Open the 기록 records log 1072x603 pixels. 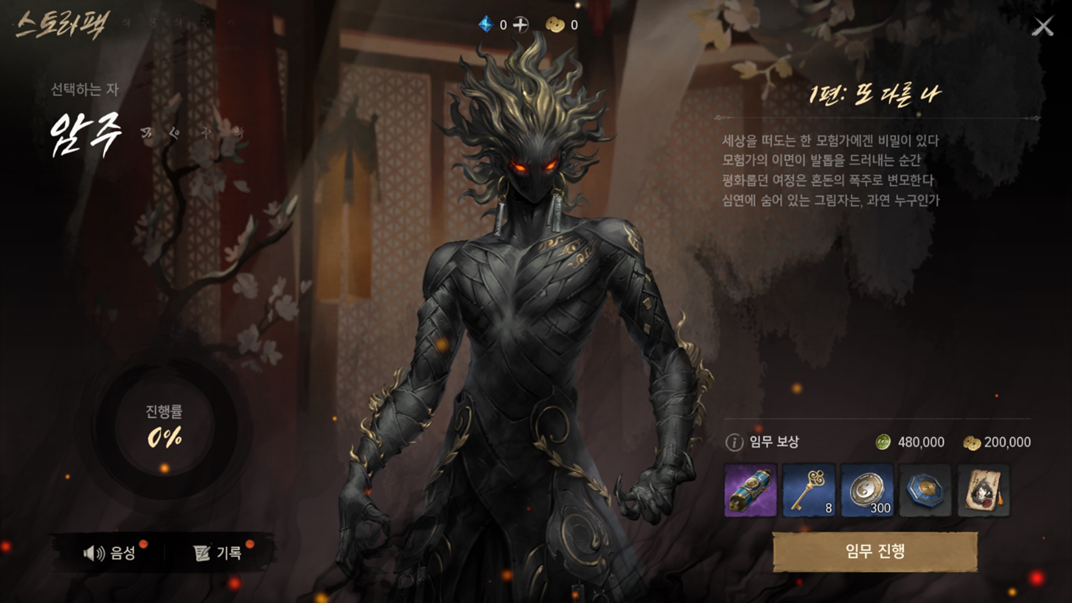click(x=218, y=553)
